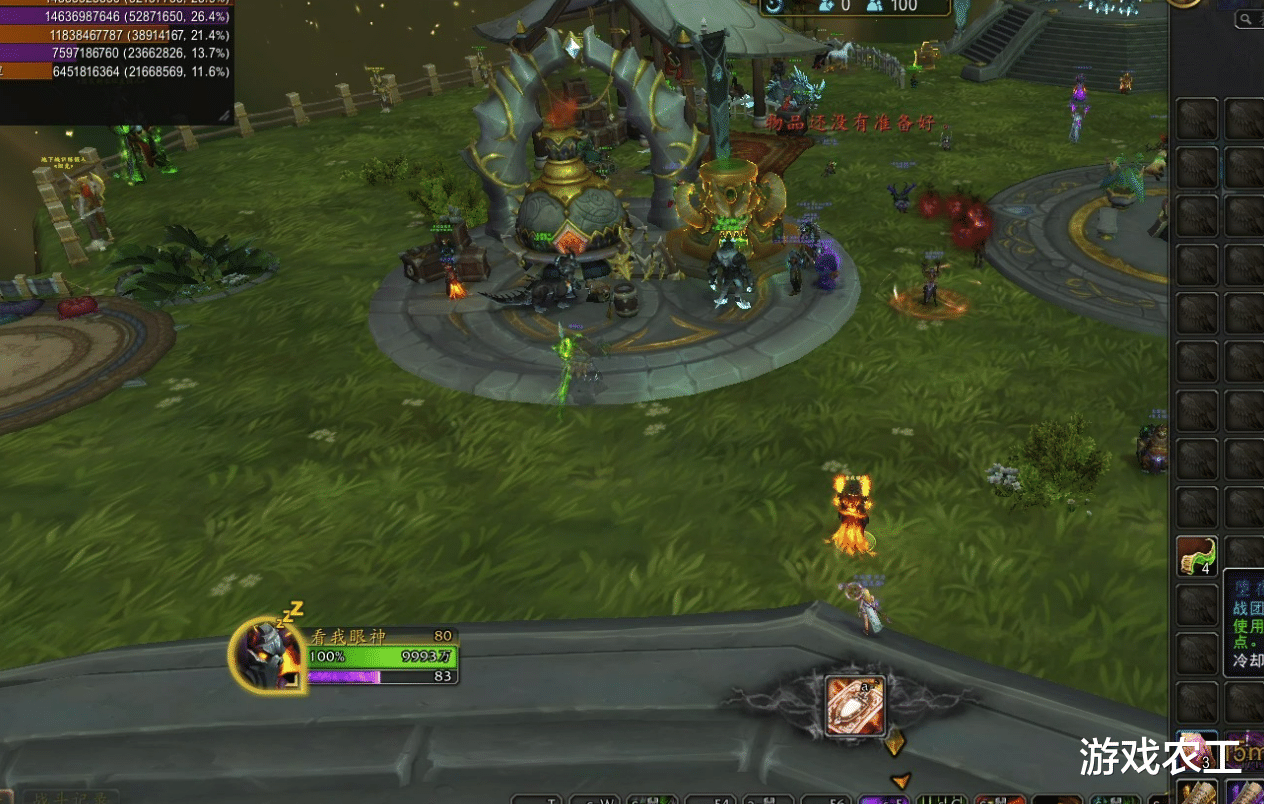Viewport: 1264px width, 804px height.
Task: Click the player portrait on the unit frame
Action: point(268,653)
